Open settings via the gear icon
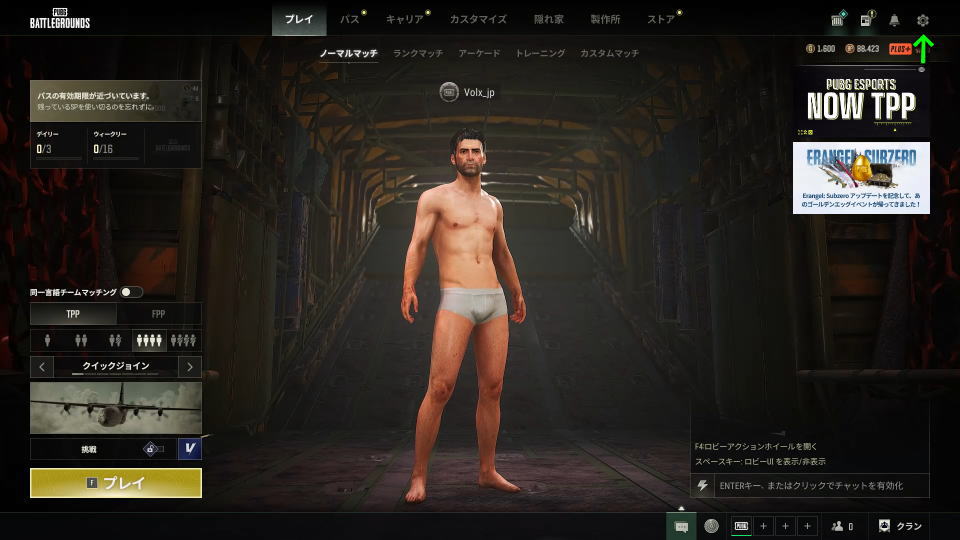 (923, 20)
